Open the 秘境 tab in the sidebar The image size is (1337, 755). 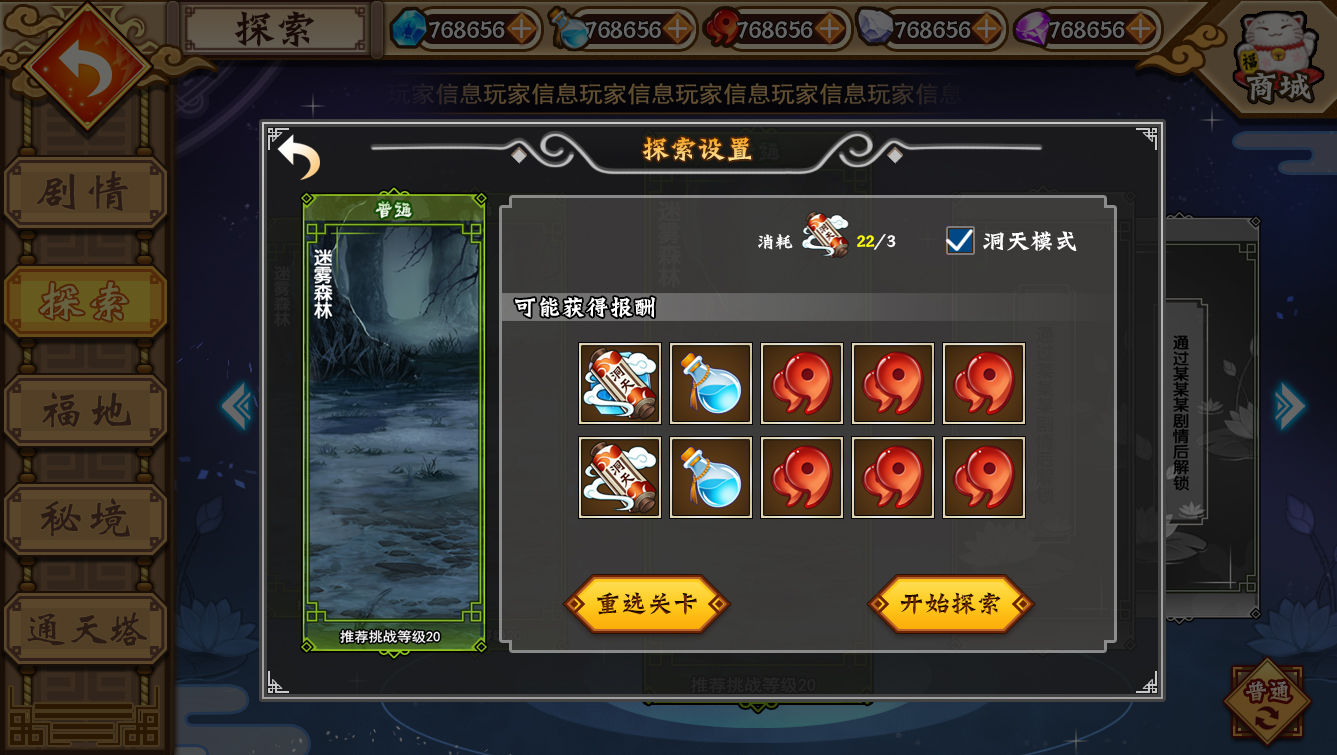(86, 518)
